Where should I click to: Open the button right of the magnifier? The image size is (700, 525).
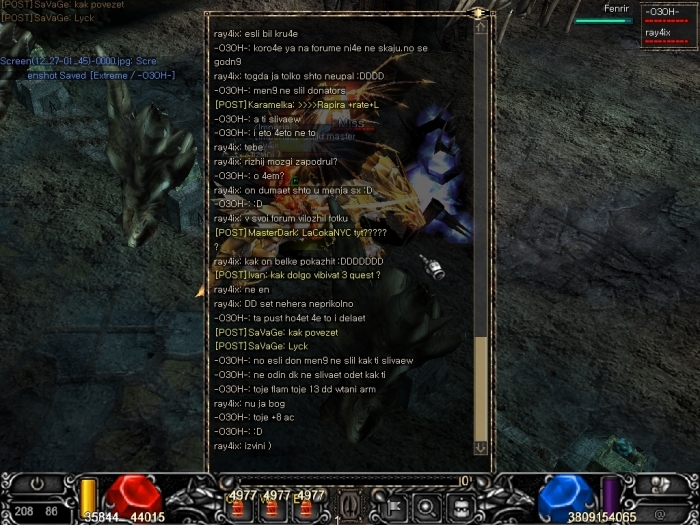point(458,506)
